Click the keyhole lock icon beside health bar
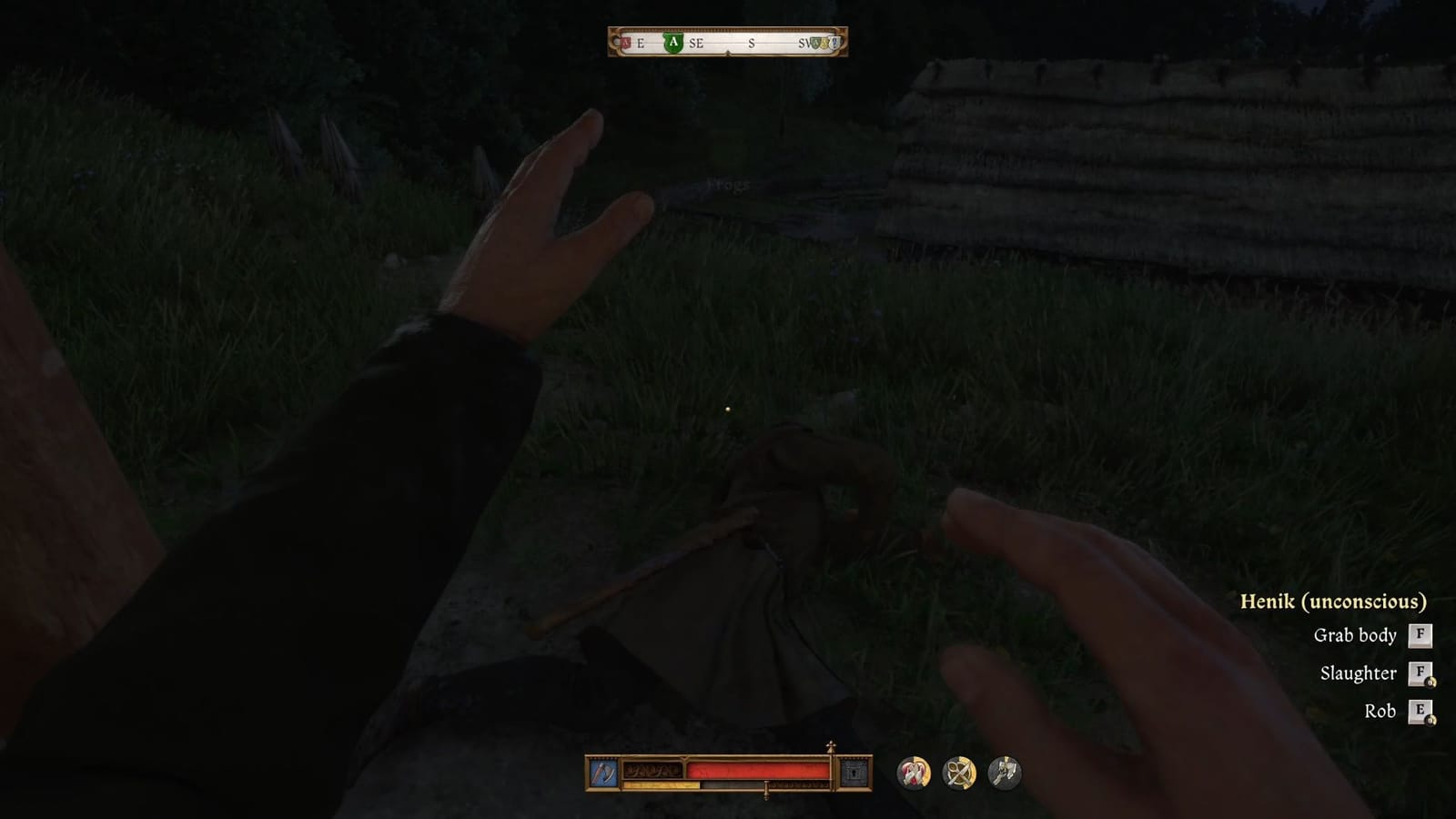 tap(854, 772)
